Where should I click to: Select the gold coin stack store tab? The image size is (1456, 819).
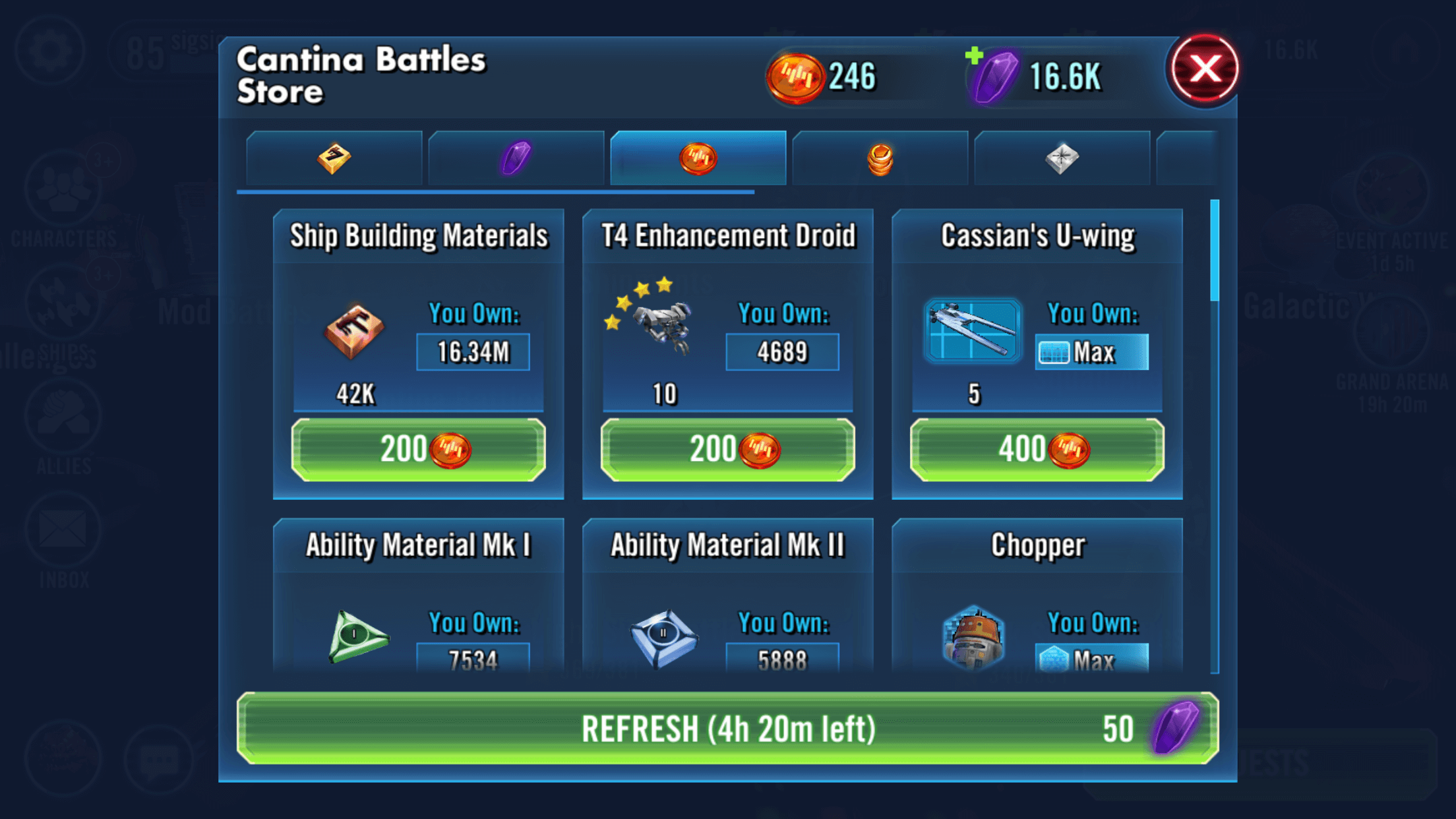[880, 158]
